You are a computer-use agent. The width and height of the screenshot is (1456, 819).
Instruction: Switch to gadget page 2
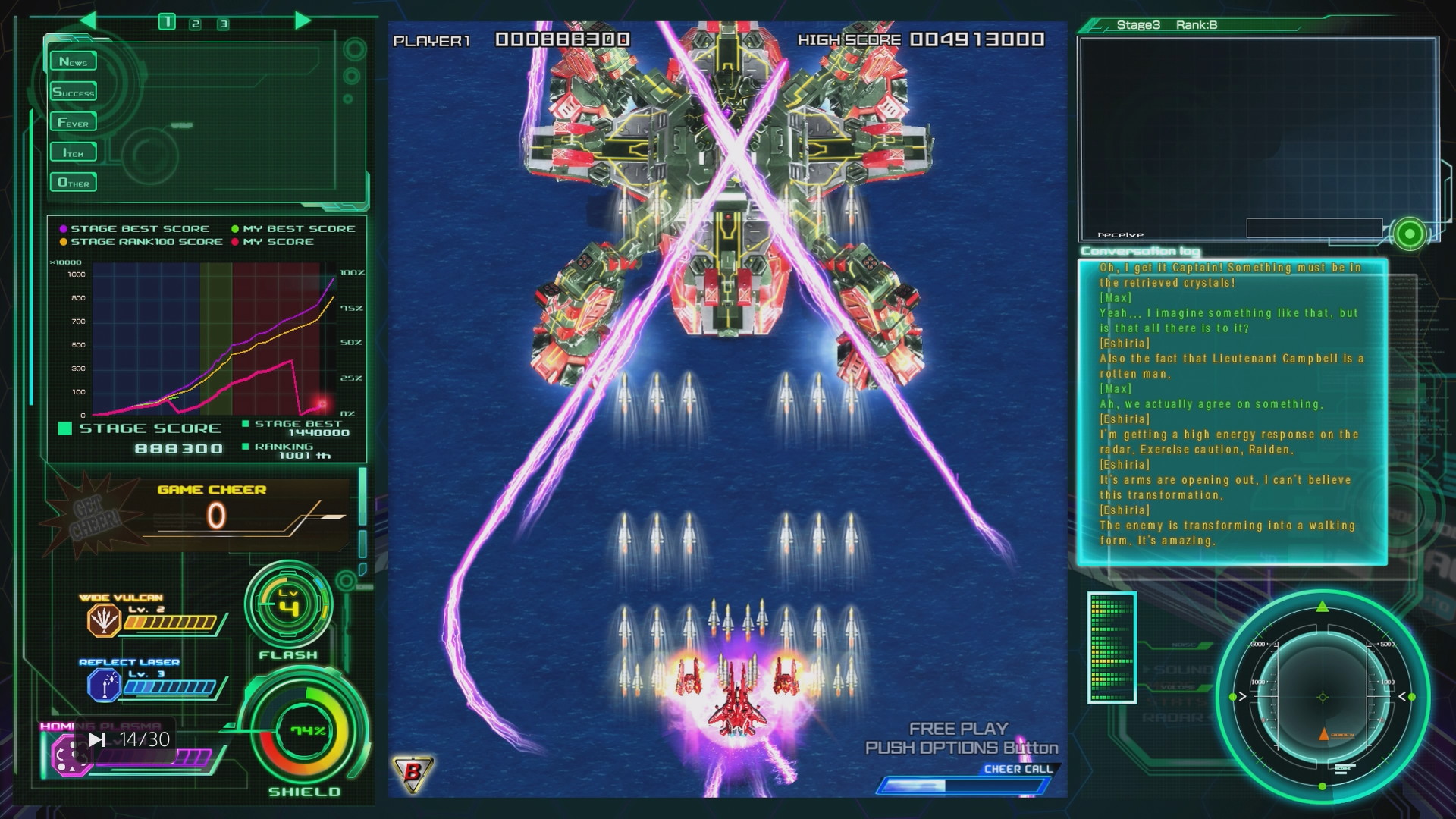[196, 24]
